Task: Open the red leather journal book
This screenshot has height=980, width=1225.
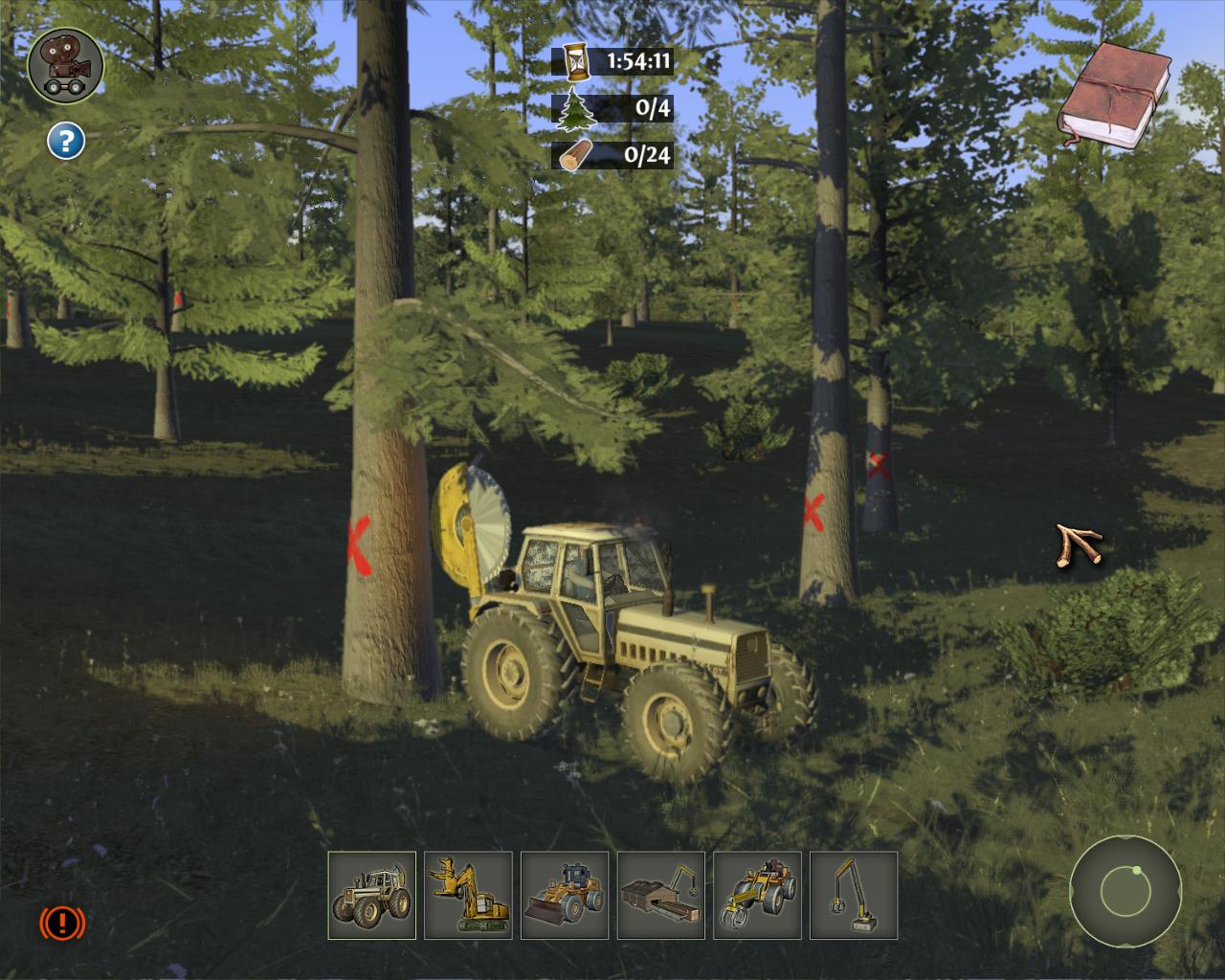Action: tap(1114, 94)
